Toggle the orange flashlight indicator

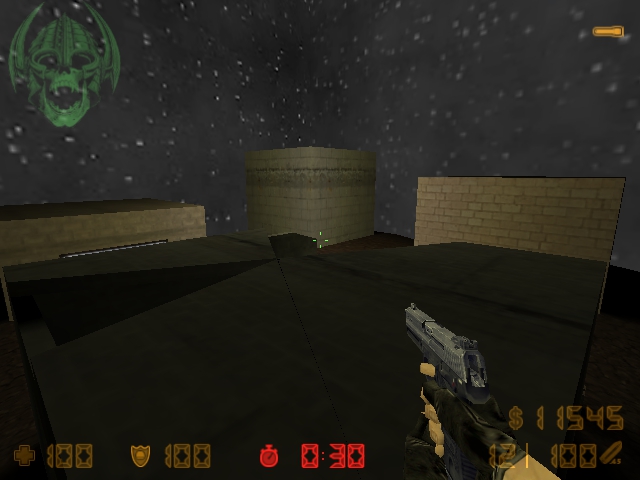(607, 32)
